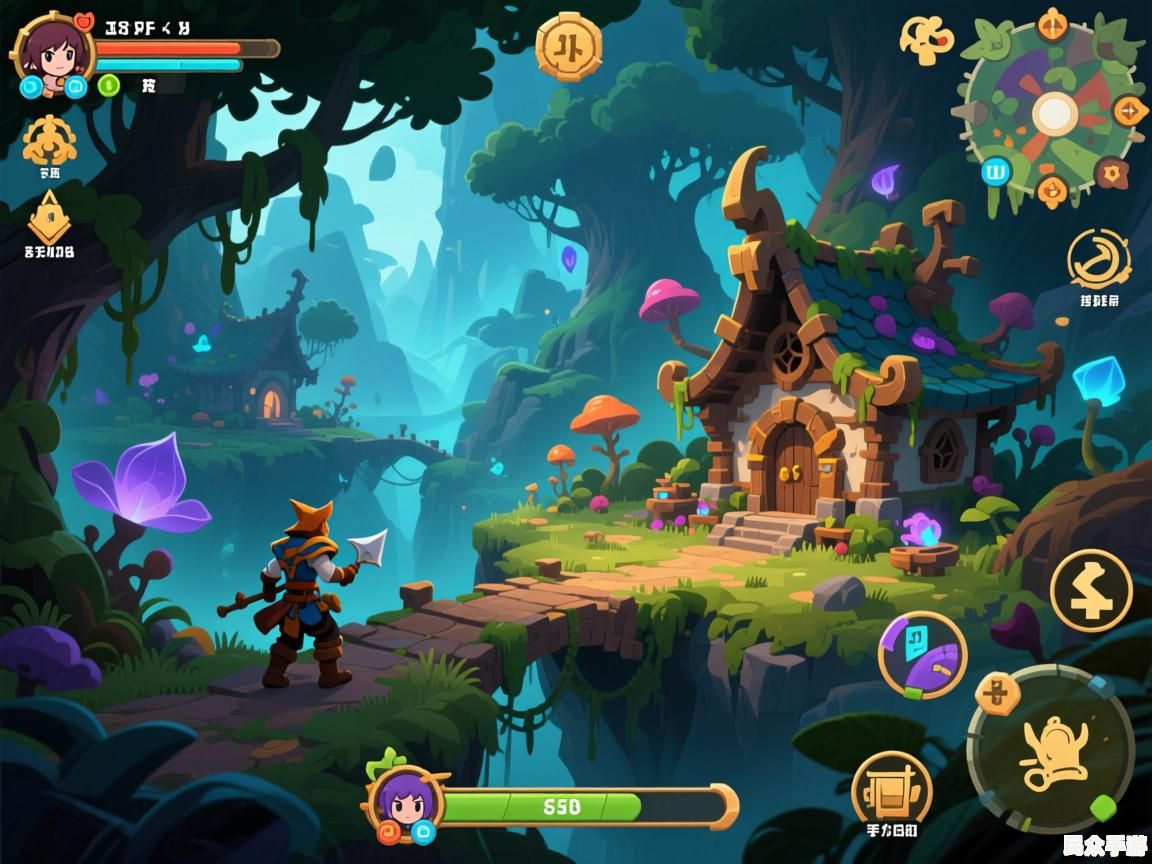Use the purple card skill button
Screen dimensions: 1152x864
point(922,655)
